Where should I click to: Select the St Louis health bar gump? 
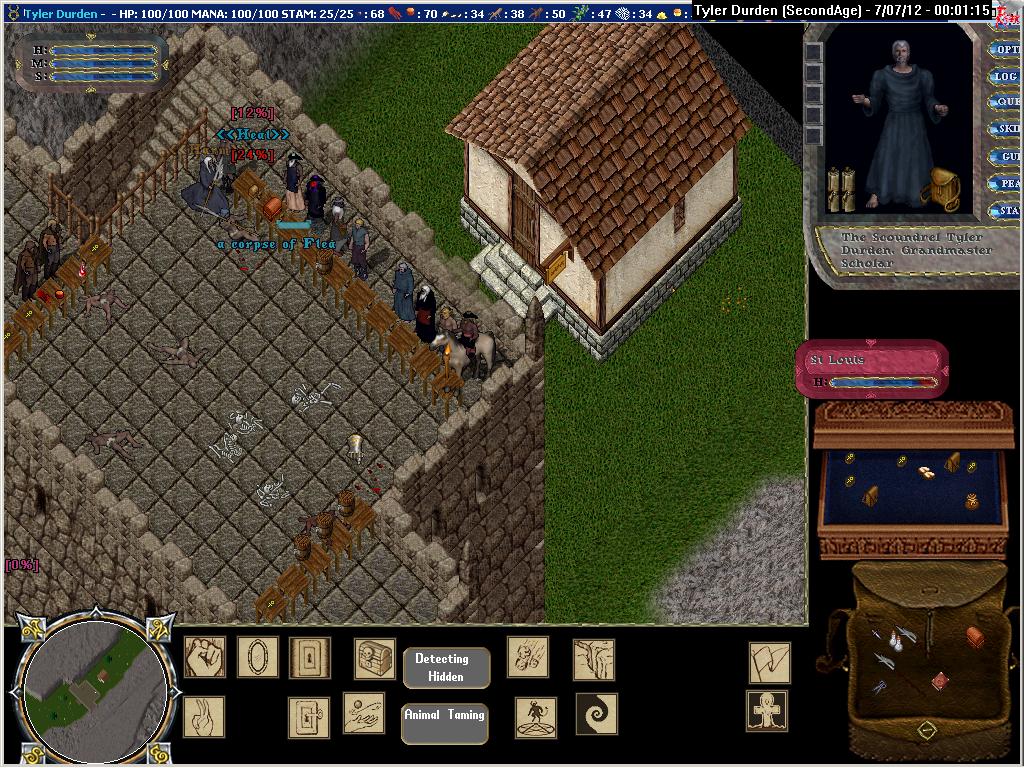(x=871, y=368)
